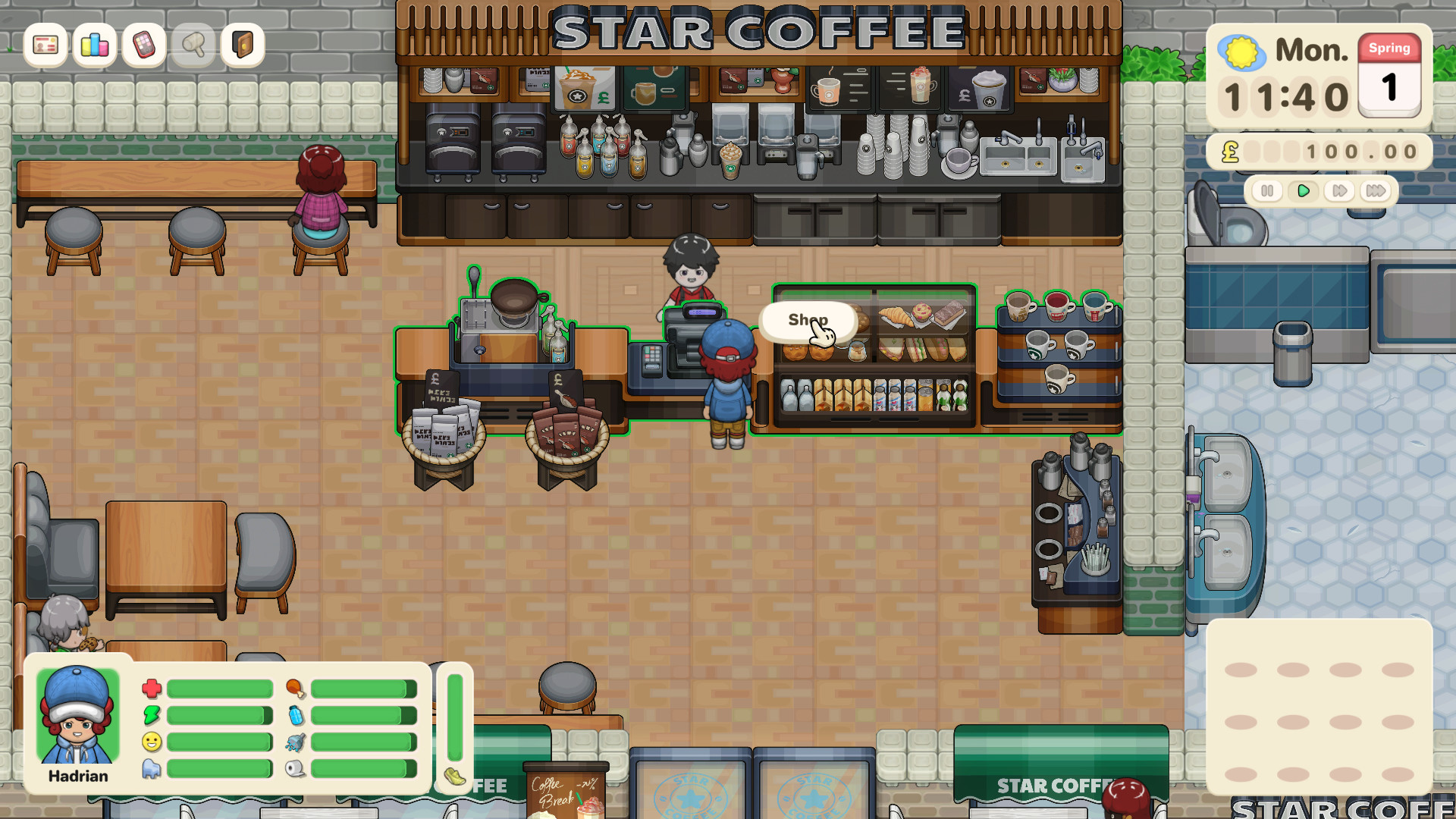Select the hammer build tool
The width and height of the screenshot is (1456, 819).
pos(193,46)
